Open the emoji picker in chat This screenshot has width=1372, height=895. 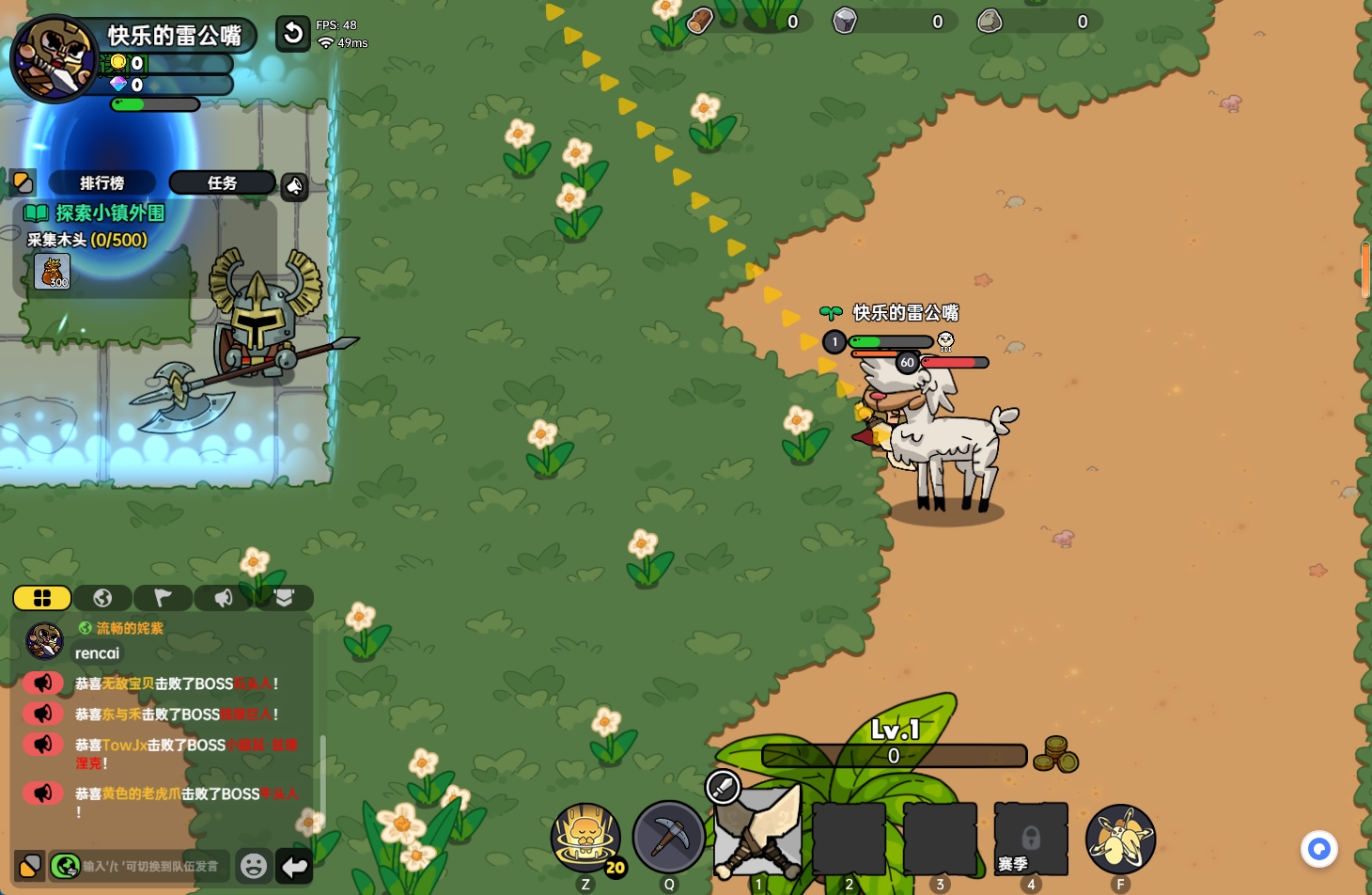[253, 866]
